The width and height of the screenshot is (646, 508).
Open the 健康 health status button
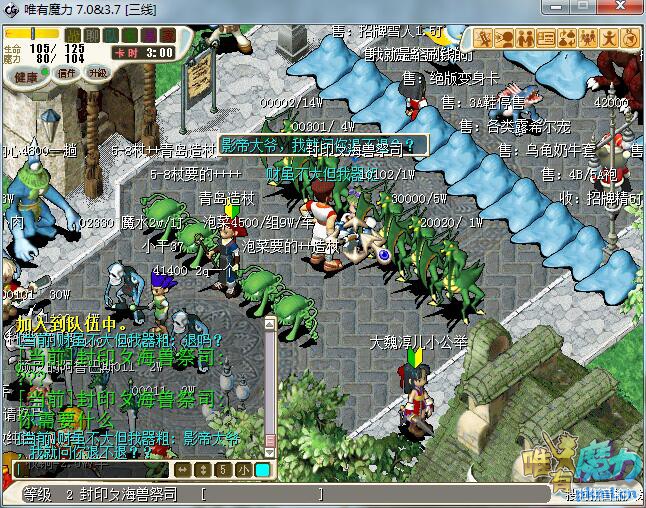(26, 75)
